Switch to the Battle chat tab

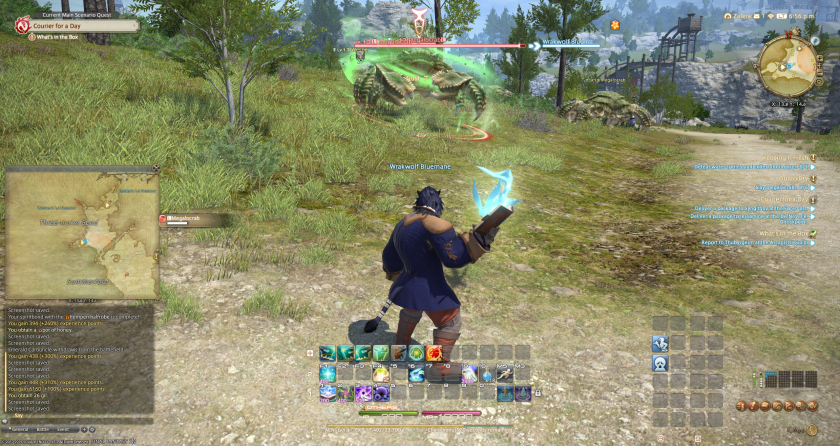tap(43, 428)
